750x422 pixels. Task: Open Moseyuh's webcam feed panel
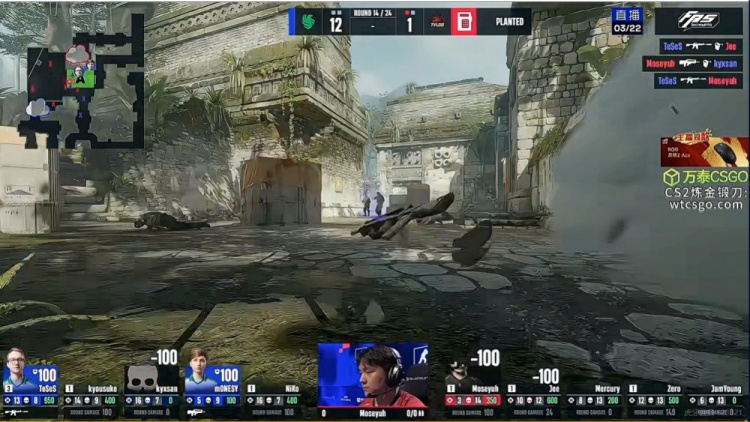(373, 375)
